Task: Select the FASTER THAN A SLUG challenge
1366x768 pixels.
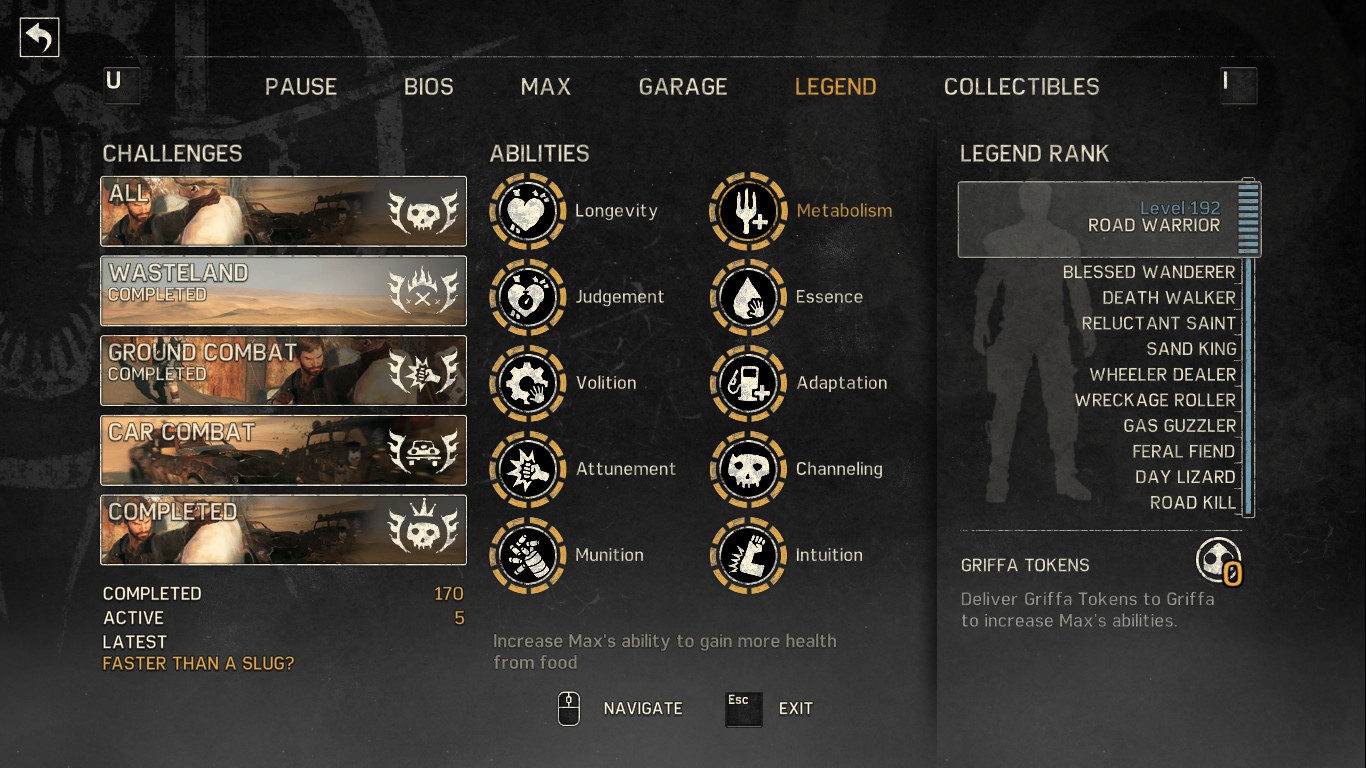Action: [x=197, y=663]
